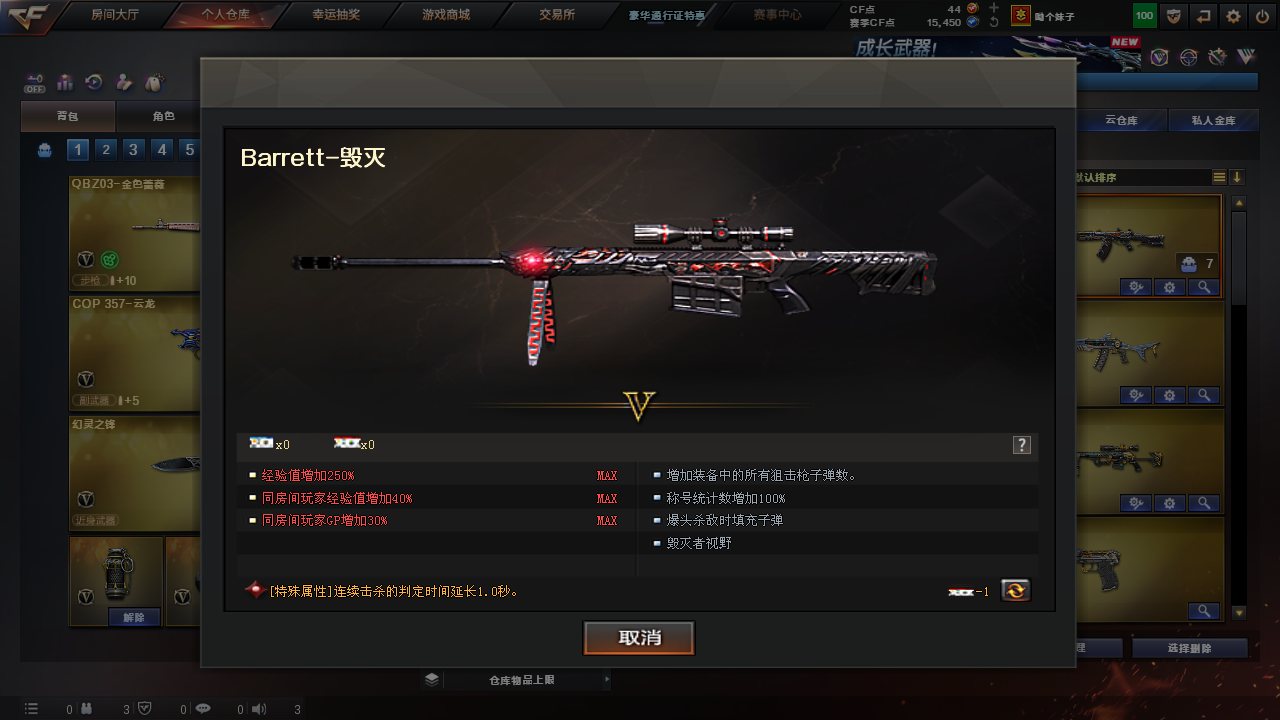Open the 默认排序 sort dropdown
This screenshot has height=720, width=1280.
[x=1140, y=177]
